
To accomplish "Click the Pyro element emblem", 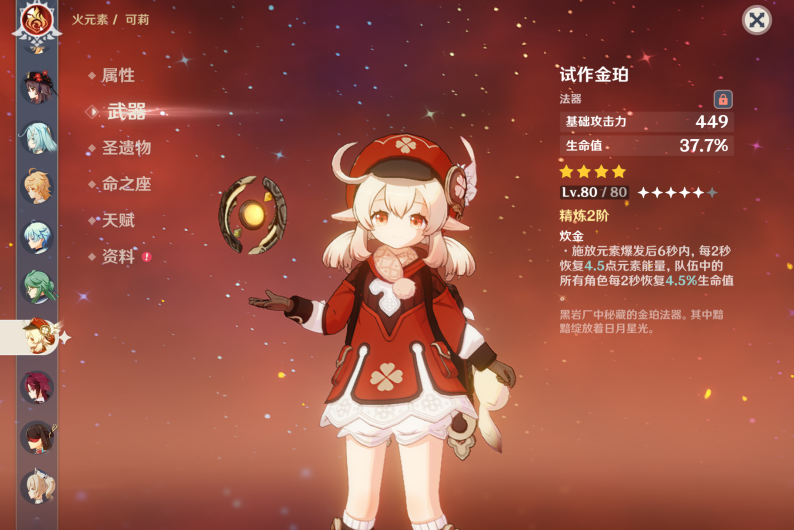I will click(x=37, y=19).
